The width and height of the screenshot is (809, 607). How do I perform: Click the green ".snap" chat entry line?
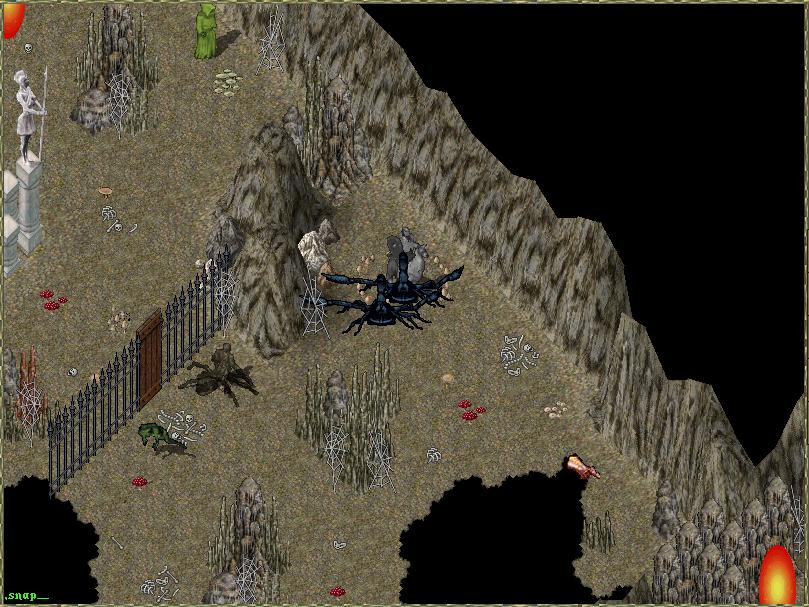[24, 596]
